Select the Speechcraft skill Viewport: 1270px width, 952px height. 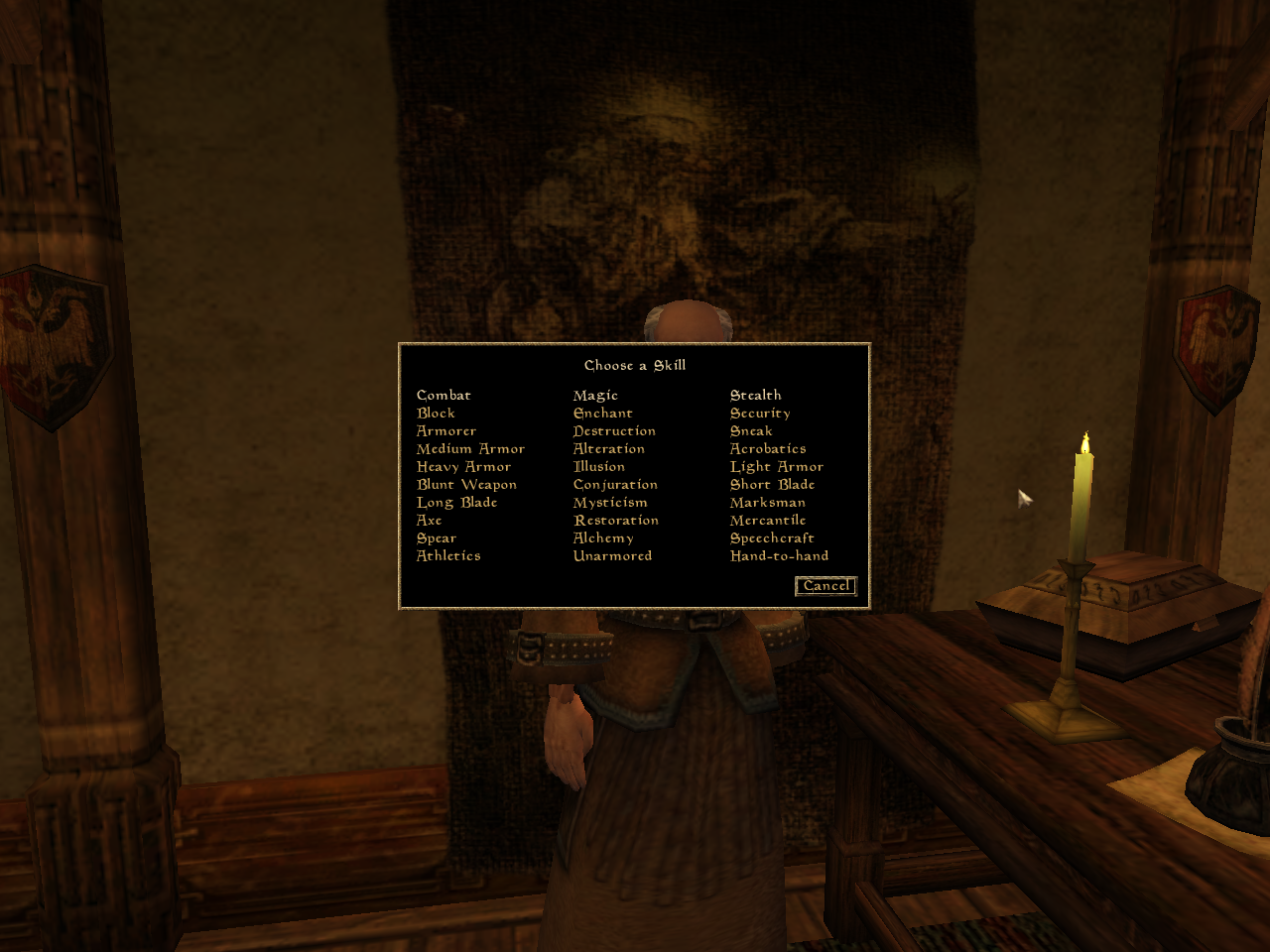(772, 537)
